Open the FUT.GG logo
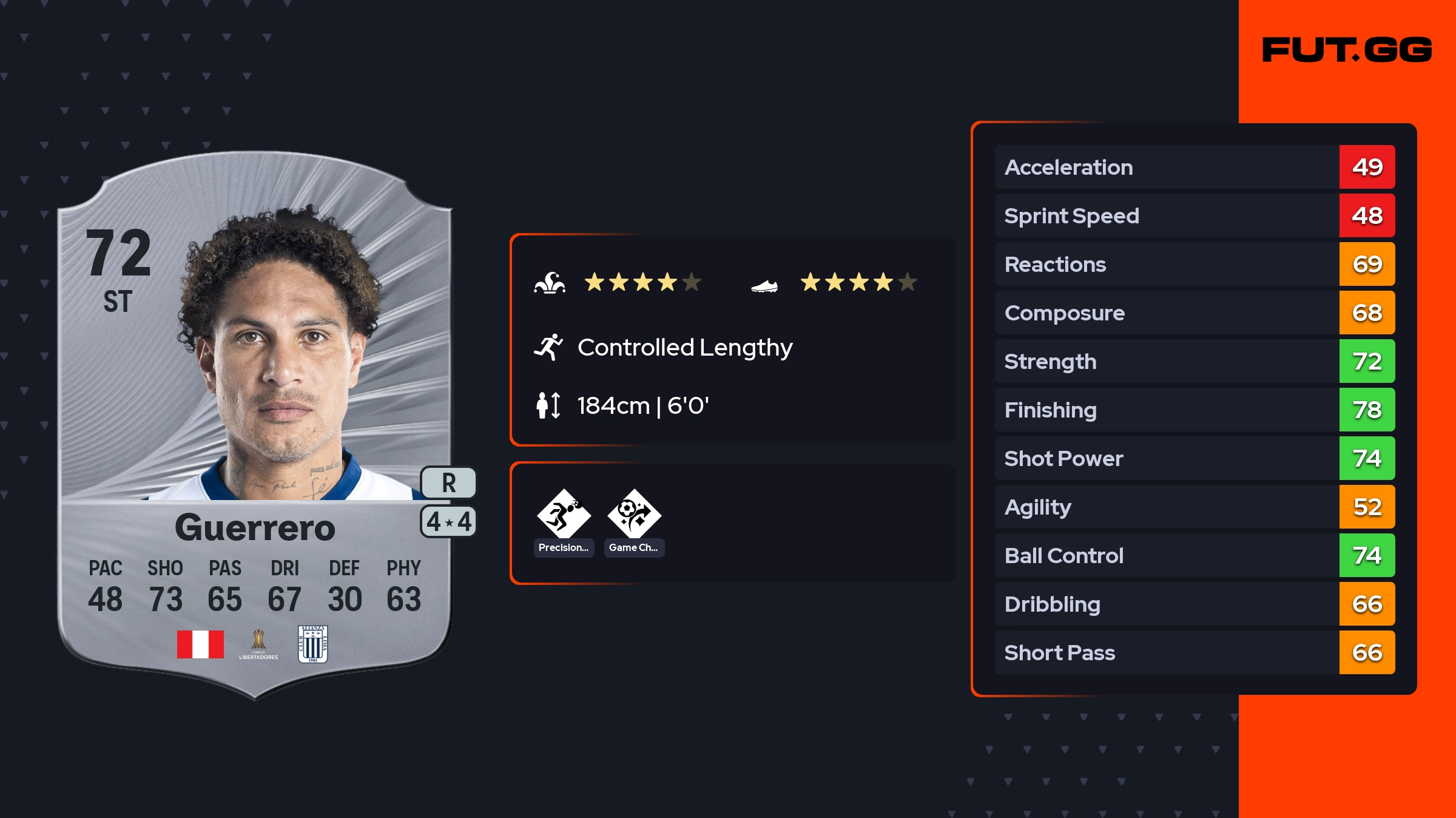 1347,50
